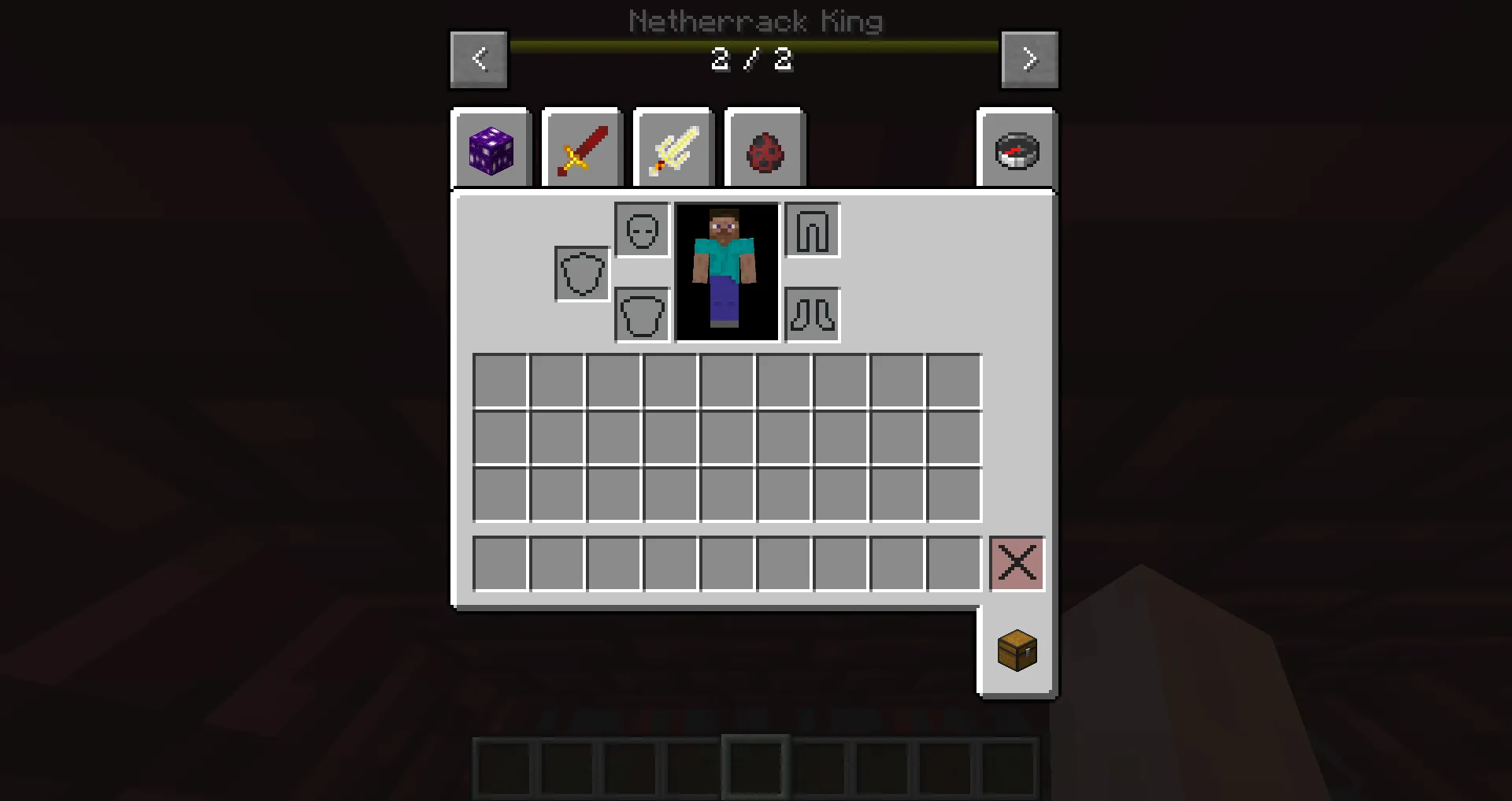Screen dimensions: 1512x801
Task: Click the 2 / 2 page indicator
Action: click(750, 59)
